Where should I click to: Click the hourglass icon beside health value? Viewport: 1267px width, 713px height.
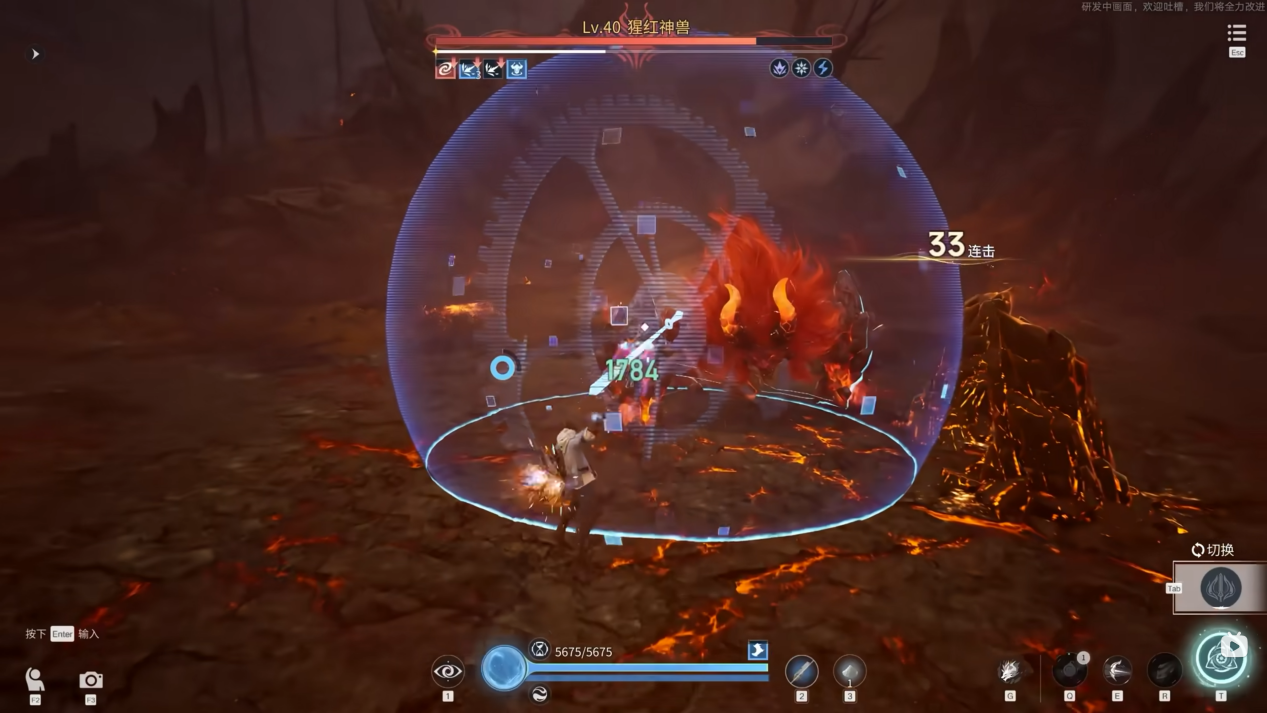[x=539, y=650]
